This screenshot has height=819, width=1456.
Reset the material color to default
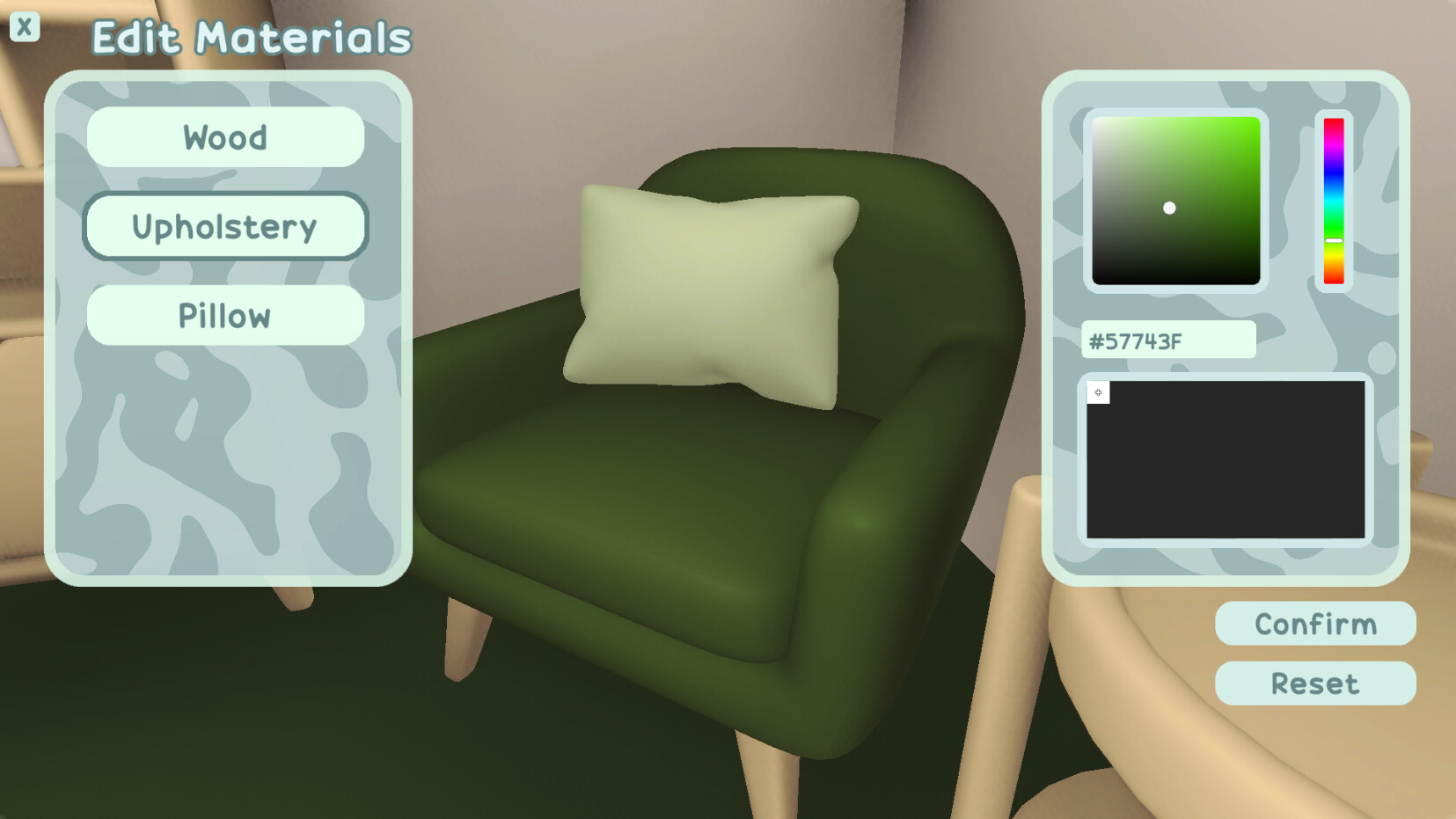[1314, 684]
